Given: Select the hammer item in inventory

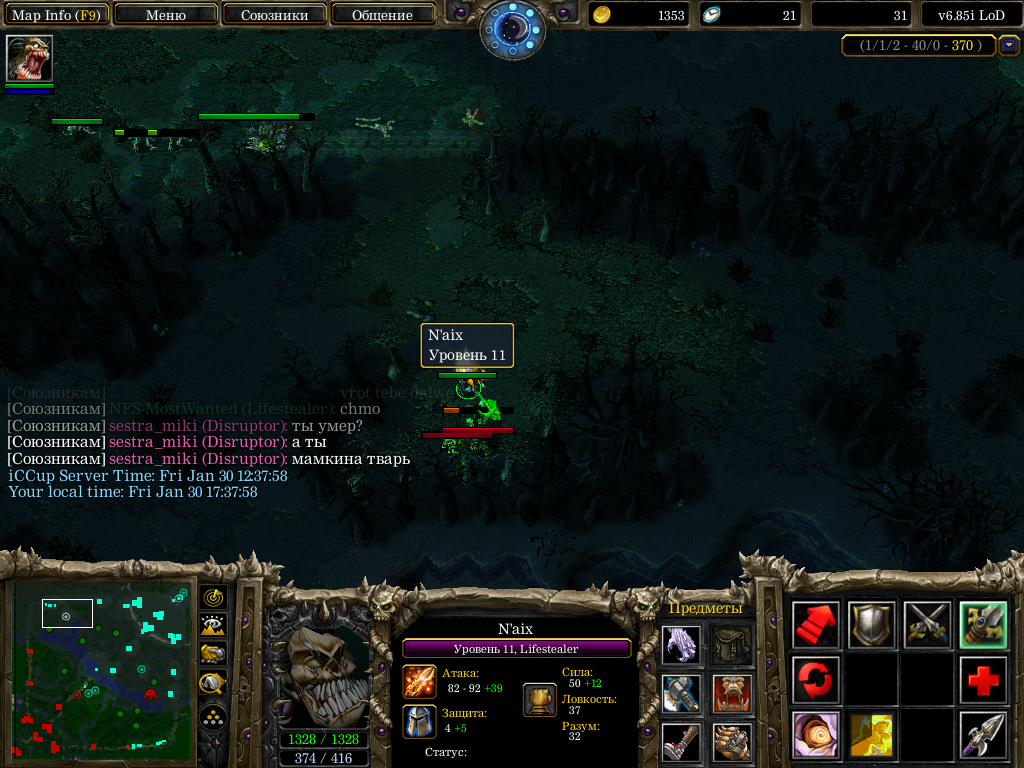Looking at the screenshot, I should click(x=681, y=693).
